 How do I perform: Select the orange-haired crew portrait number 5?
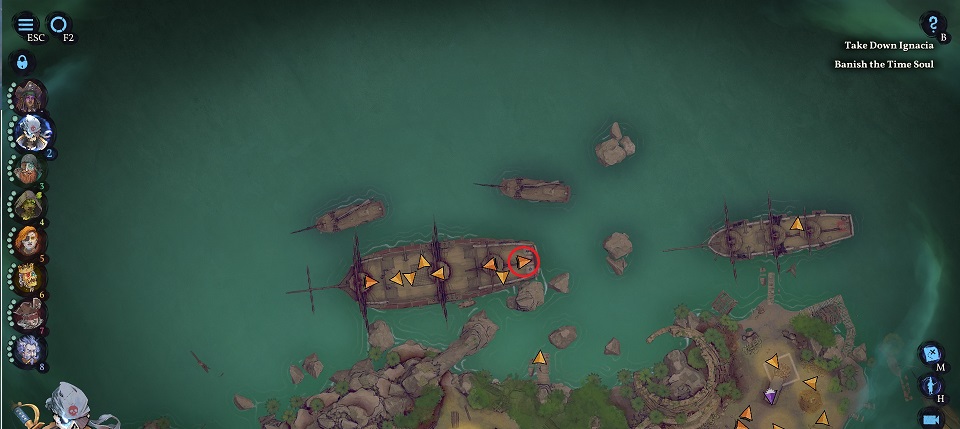pyautogui.click(x=28, y=242)
